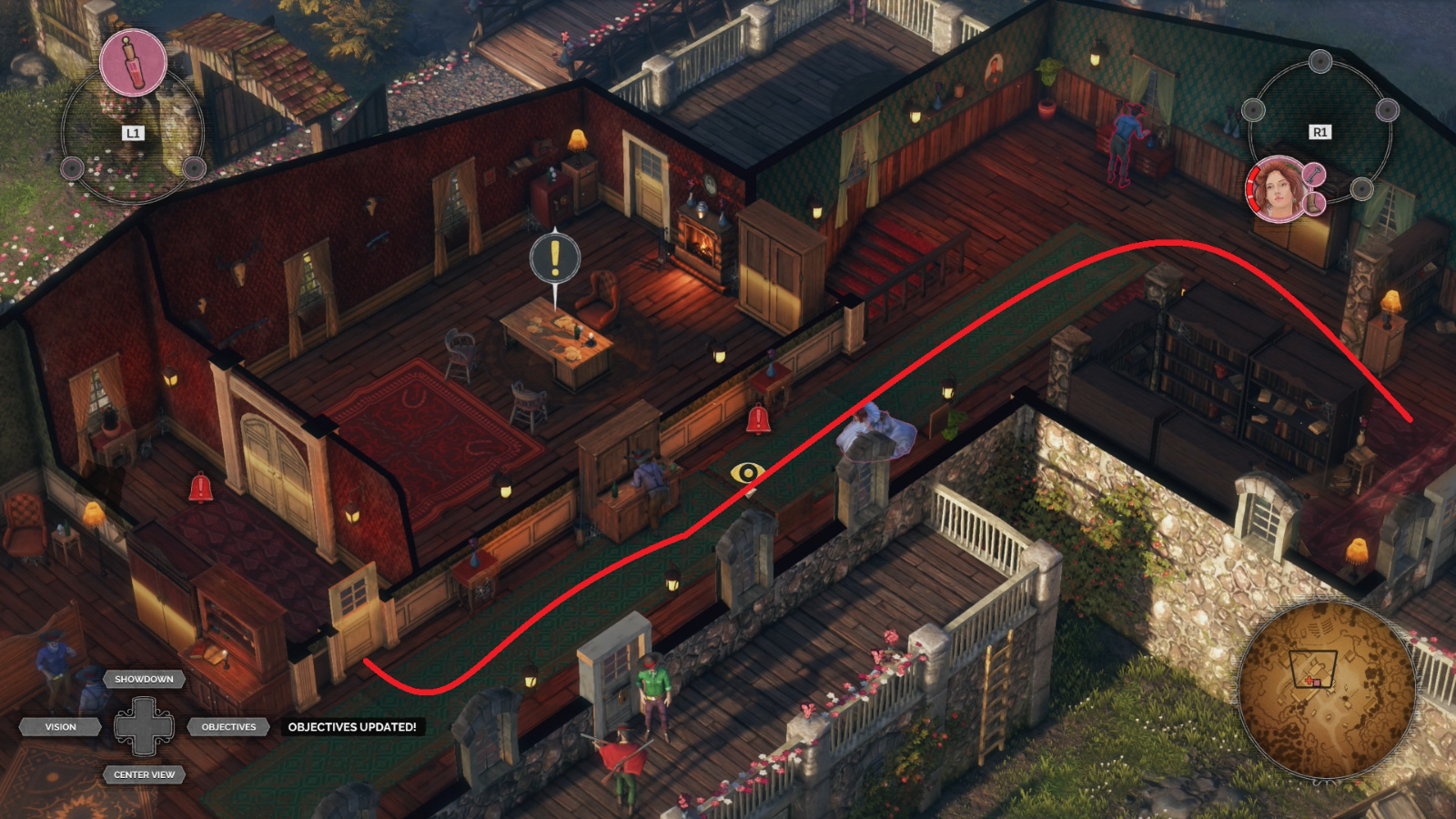Select the bottom-left slot on the L1 wheel
The width and height of the screenshot is (1456, 819).
tap(73, 168)
